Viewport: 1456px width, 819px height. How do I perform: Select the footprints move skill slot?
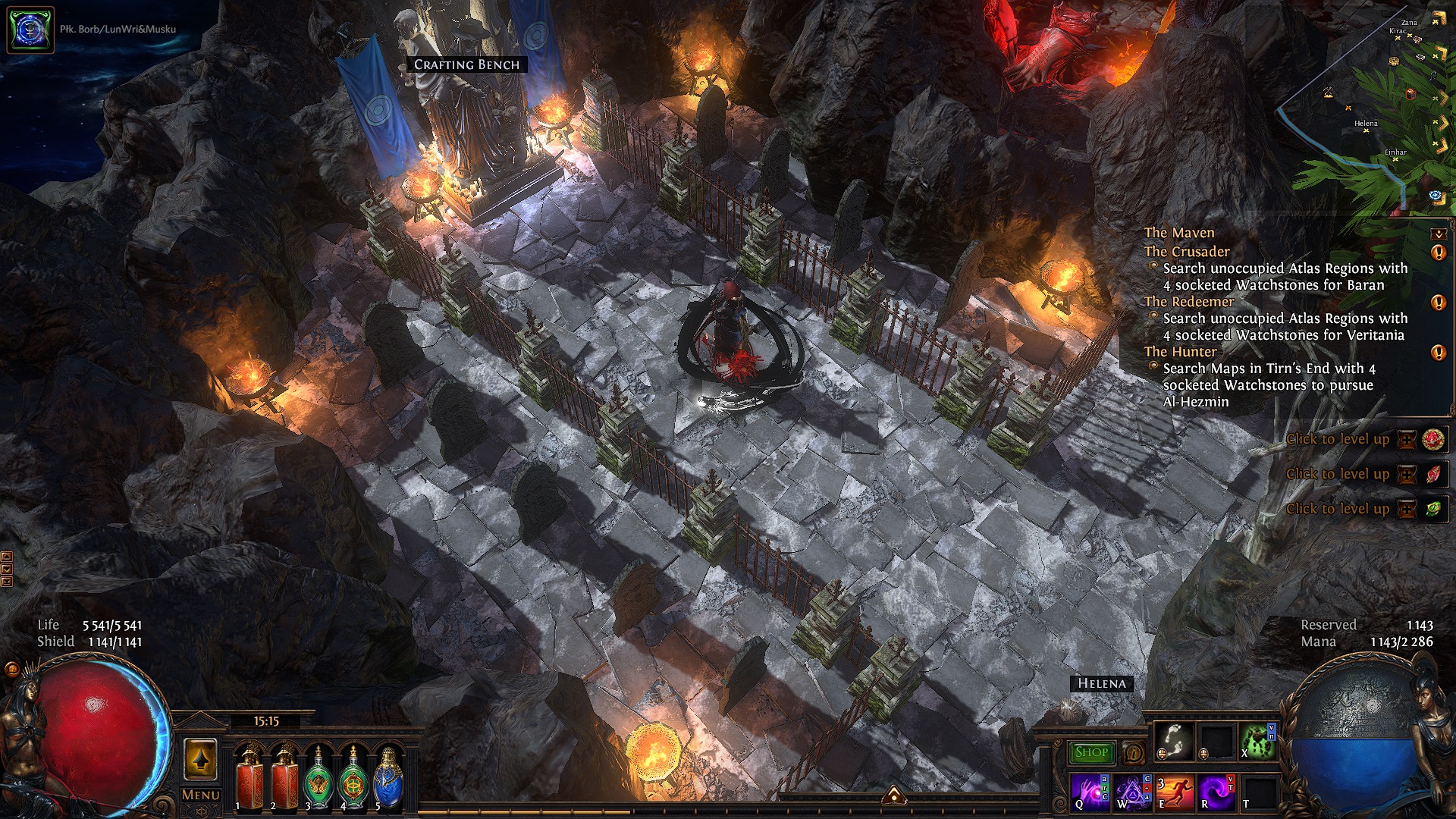point(1174,741)
